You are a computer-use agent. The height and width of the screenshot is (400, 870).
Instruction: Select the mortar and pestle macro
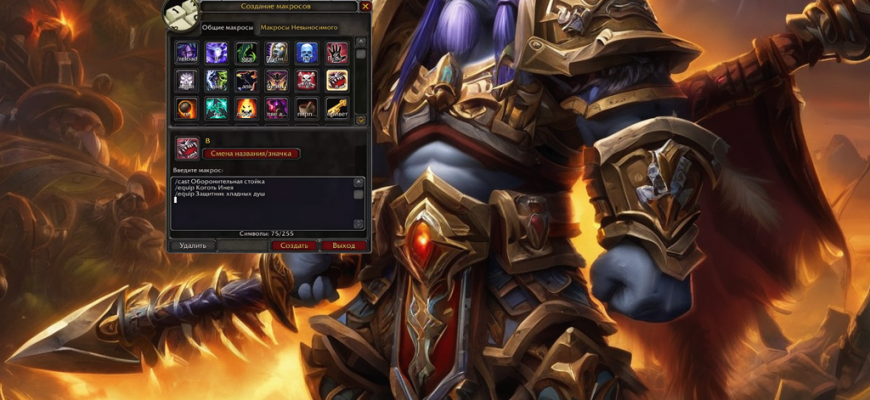click(x=307, y=108)
